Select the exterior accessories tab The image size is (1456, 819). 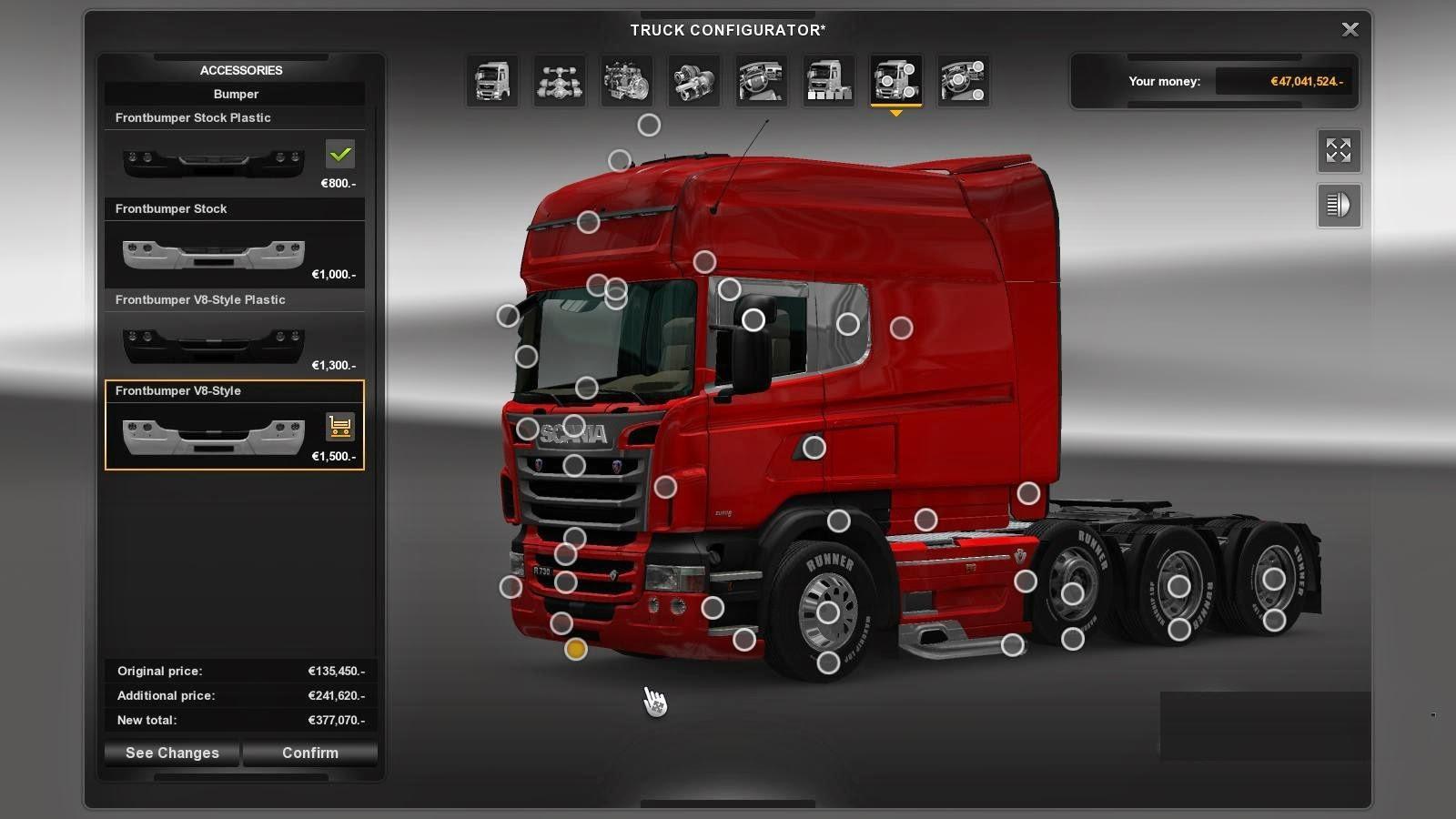[895, 81]
